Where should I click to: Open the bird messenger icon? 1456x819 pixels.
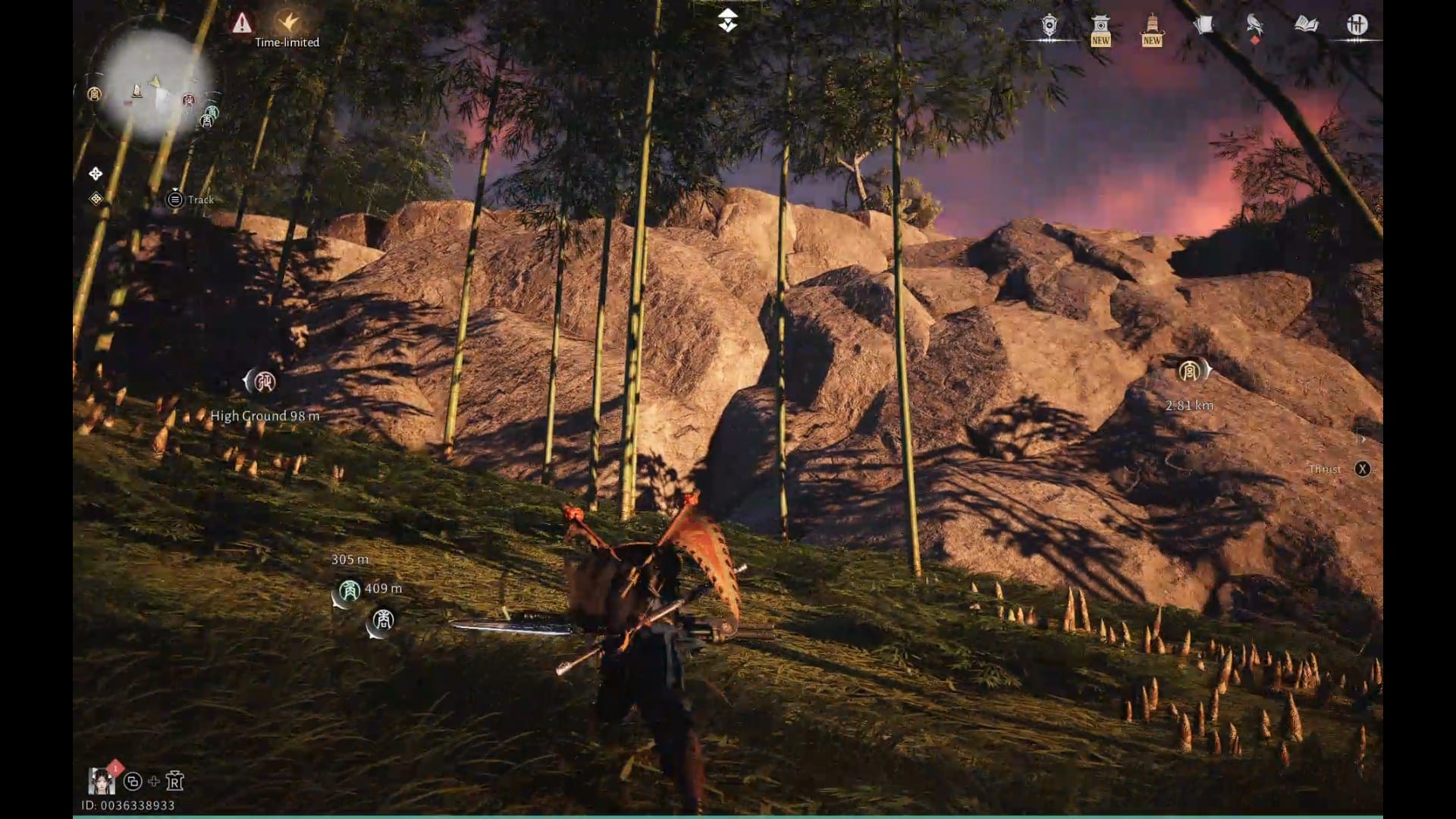click(x=1254, y=26)
